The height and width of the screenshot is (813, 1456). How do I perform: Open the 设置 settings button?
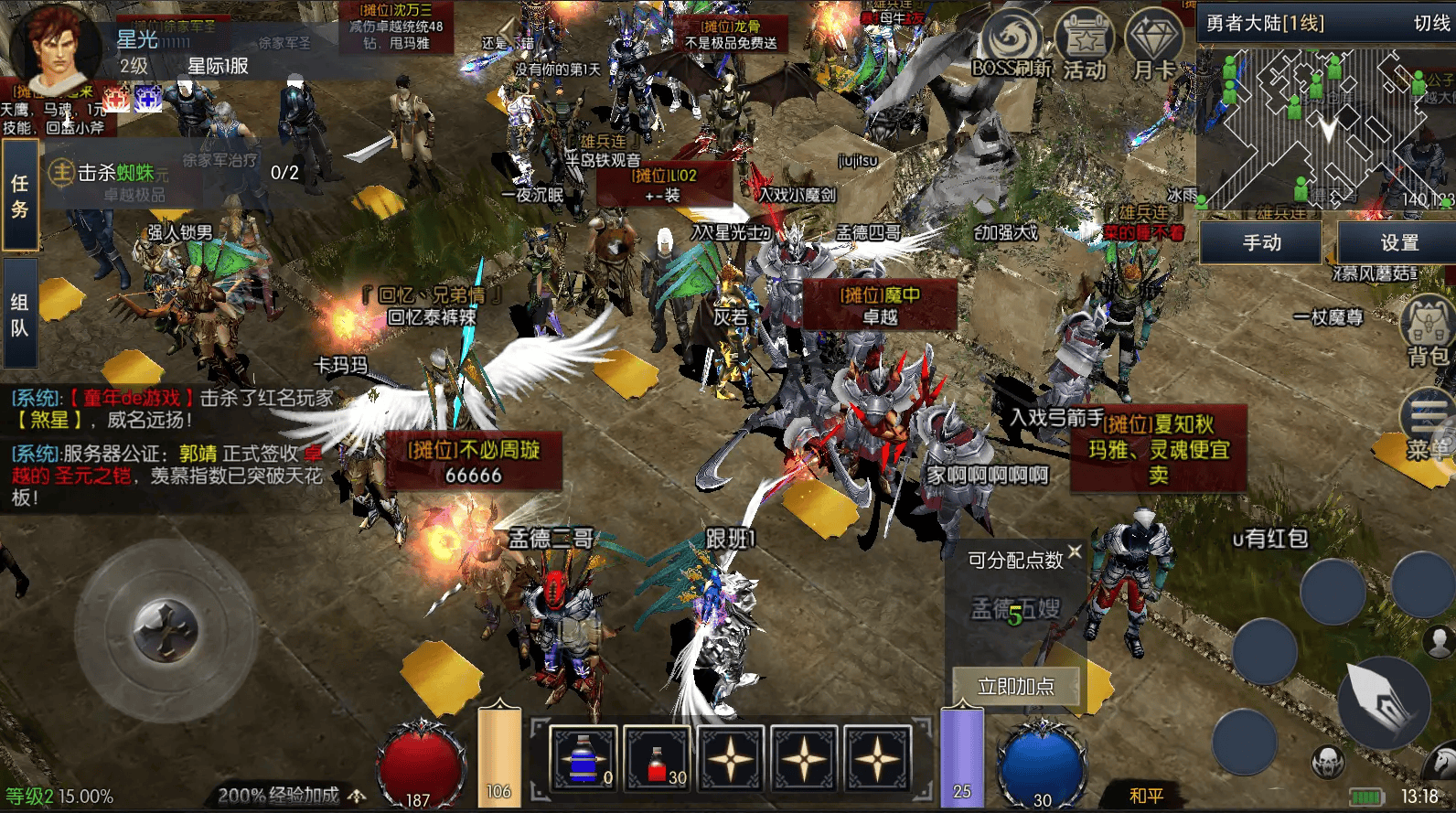click(1398, 242)
